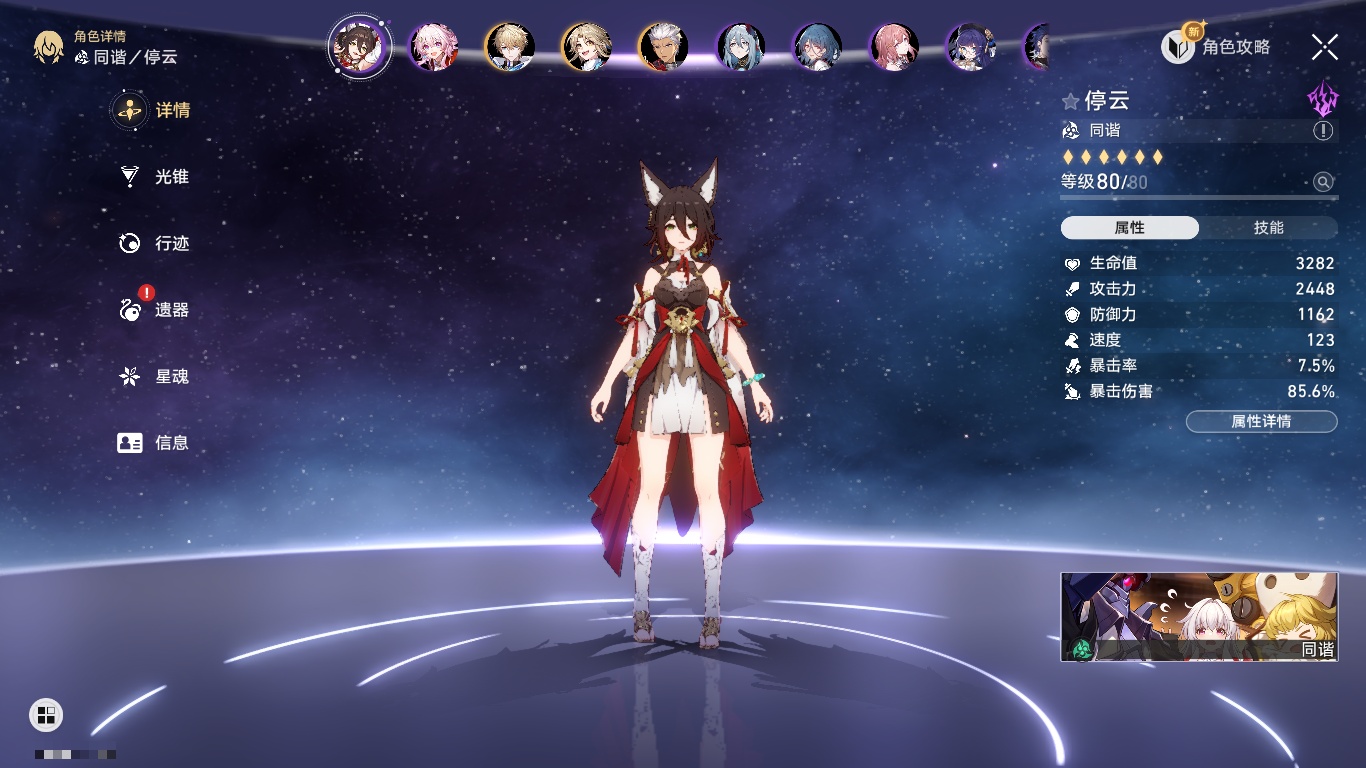Toggle the favorite star next to 停云
Image resolution: width=1366 pixels, height=768 pixels.
[x=1070, y=101]
